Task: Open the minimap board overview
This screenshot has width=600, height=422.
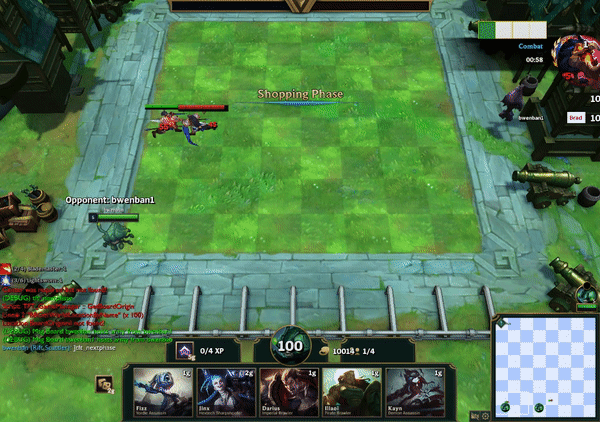Action: point(545,366)
